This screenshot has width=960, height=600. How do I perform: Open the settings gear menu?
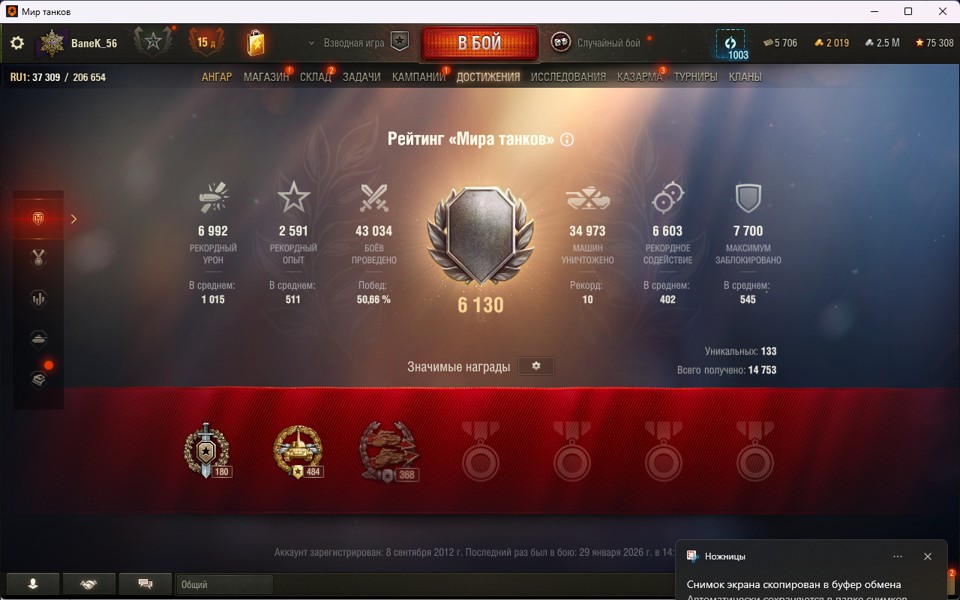point(17,43)
